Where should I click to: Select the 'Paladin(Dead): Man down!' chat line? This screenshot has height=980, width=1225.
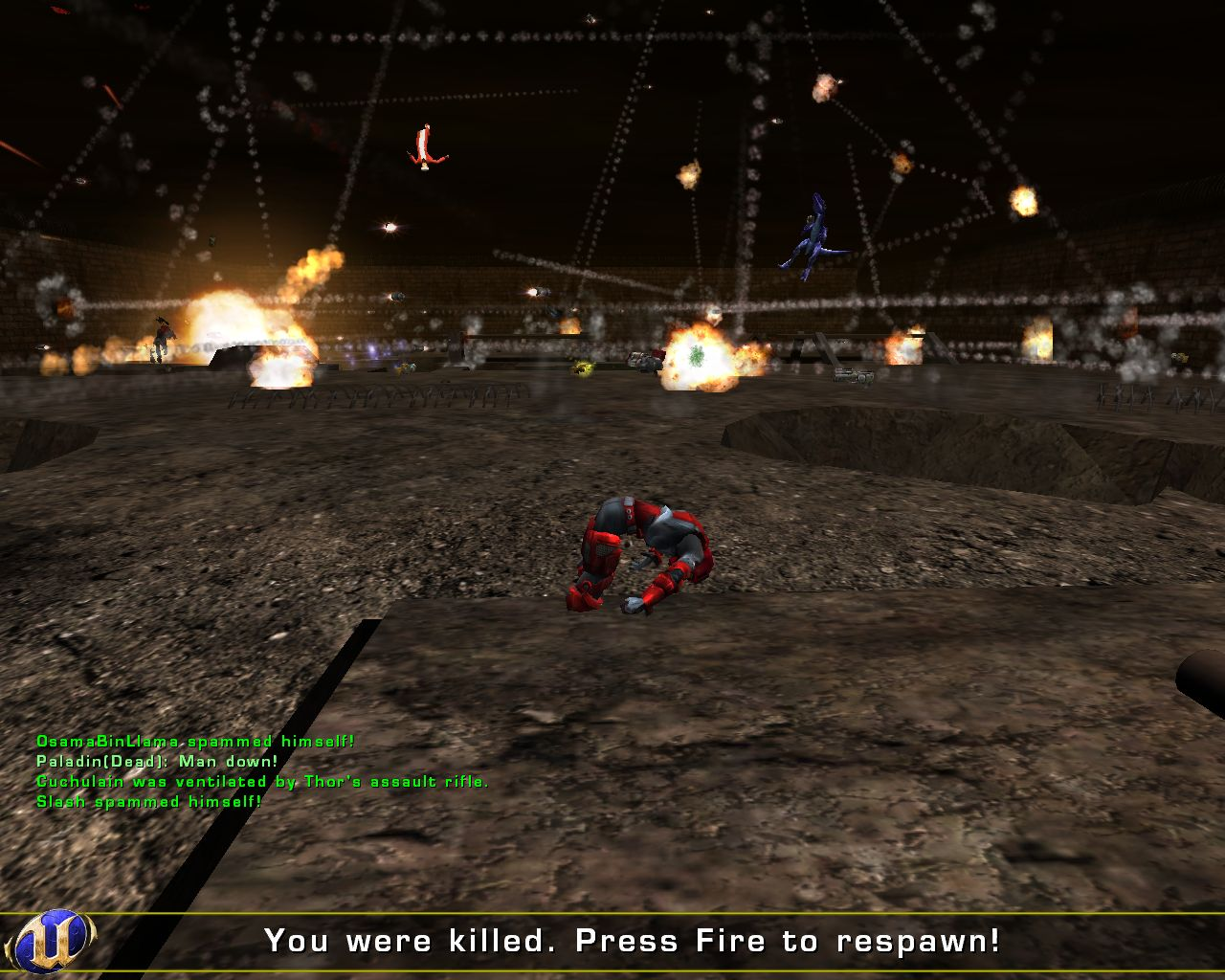click(x=155, y=760)
